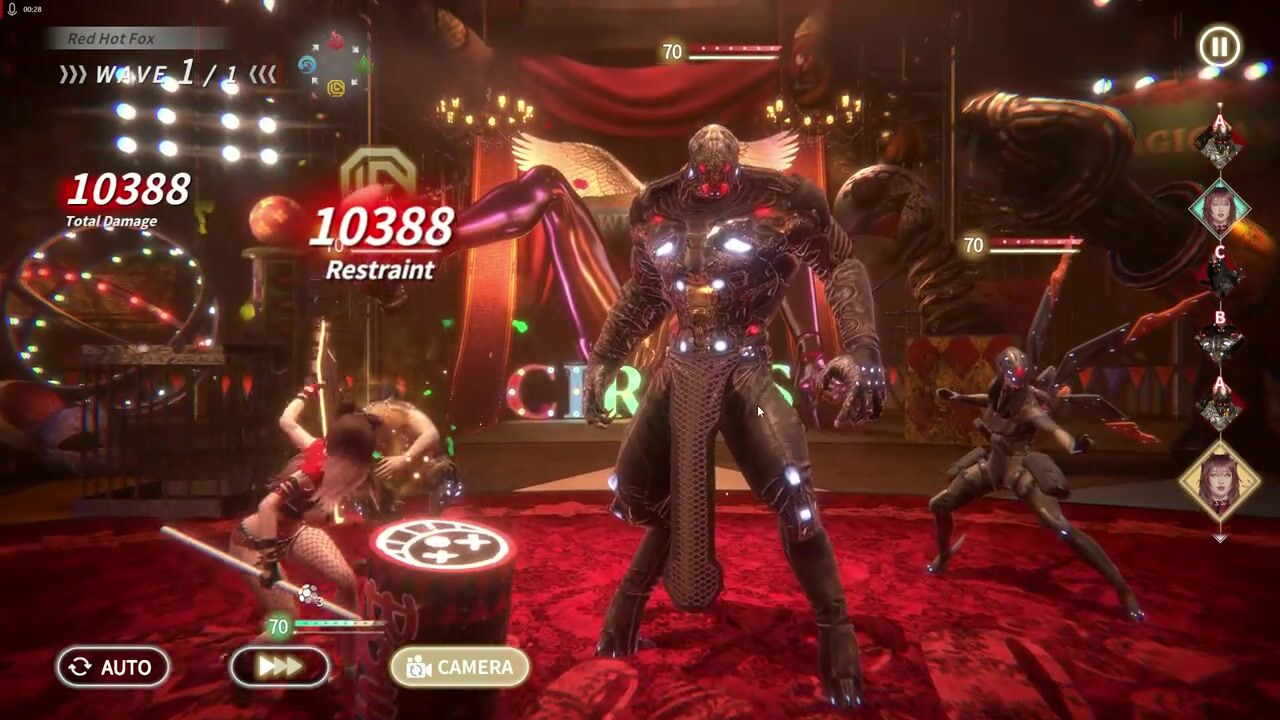
Task: Click the enemy turn icon labeled C
Action: click(x=1220, y=274)
